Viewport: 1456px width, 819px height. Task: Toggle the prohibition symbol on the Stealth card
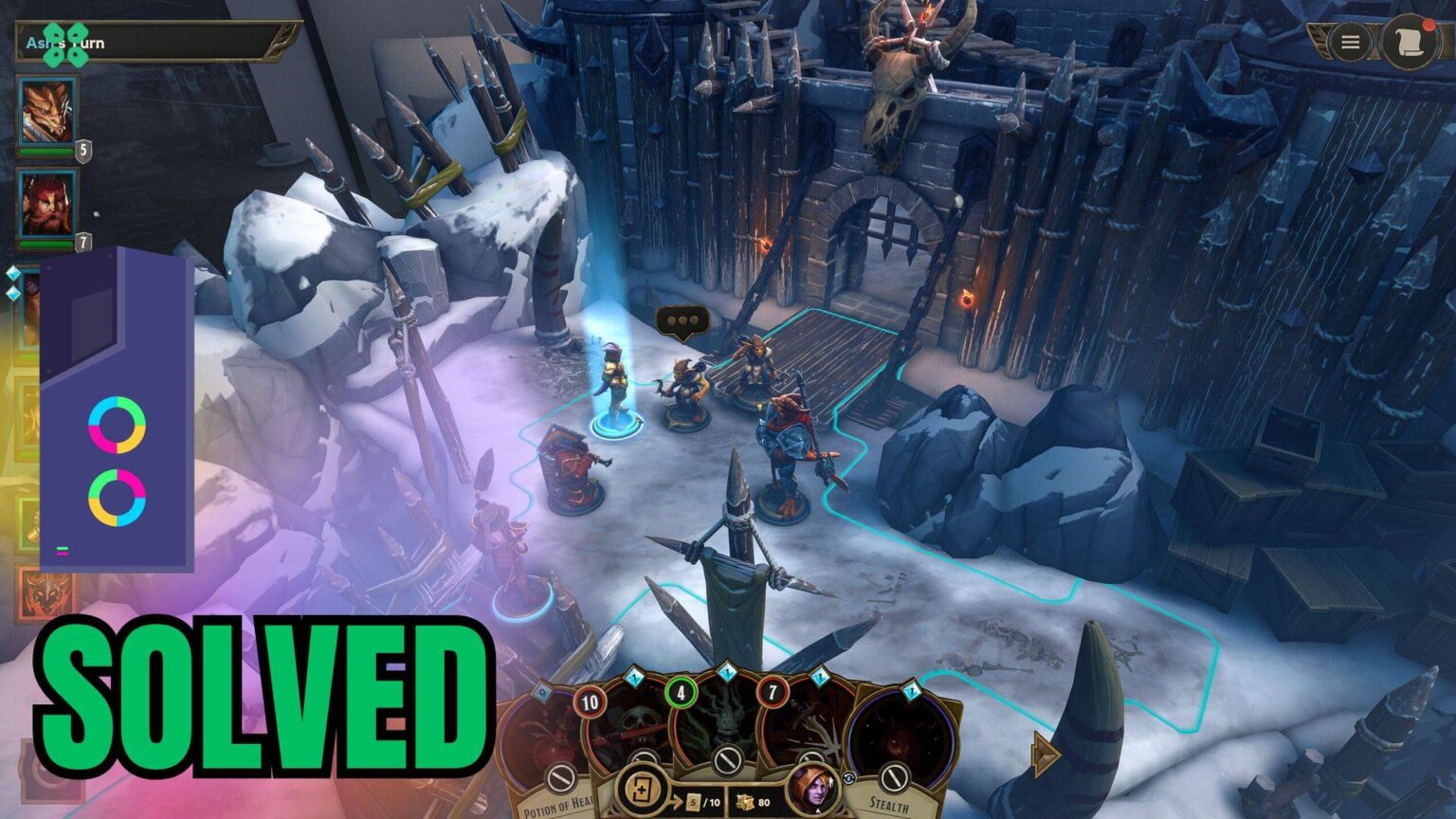[x=894, y=779]
